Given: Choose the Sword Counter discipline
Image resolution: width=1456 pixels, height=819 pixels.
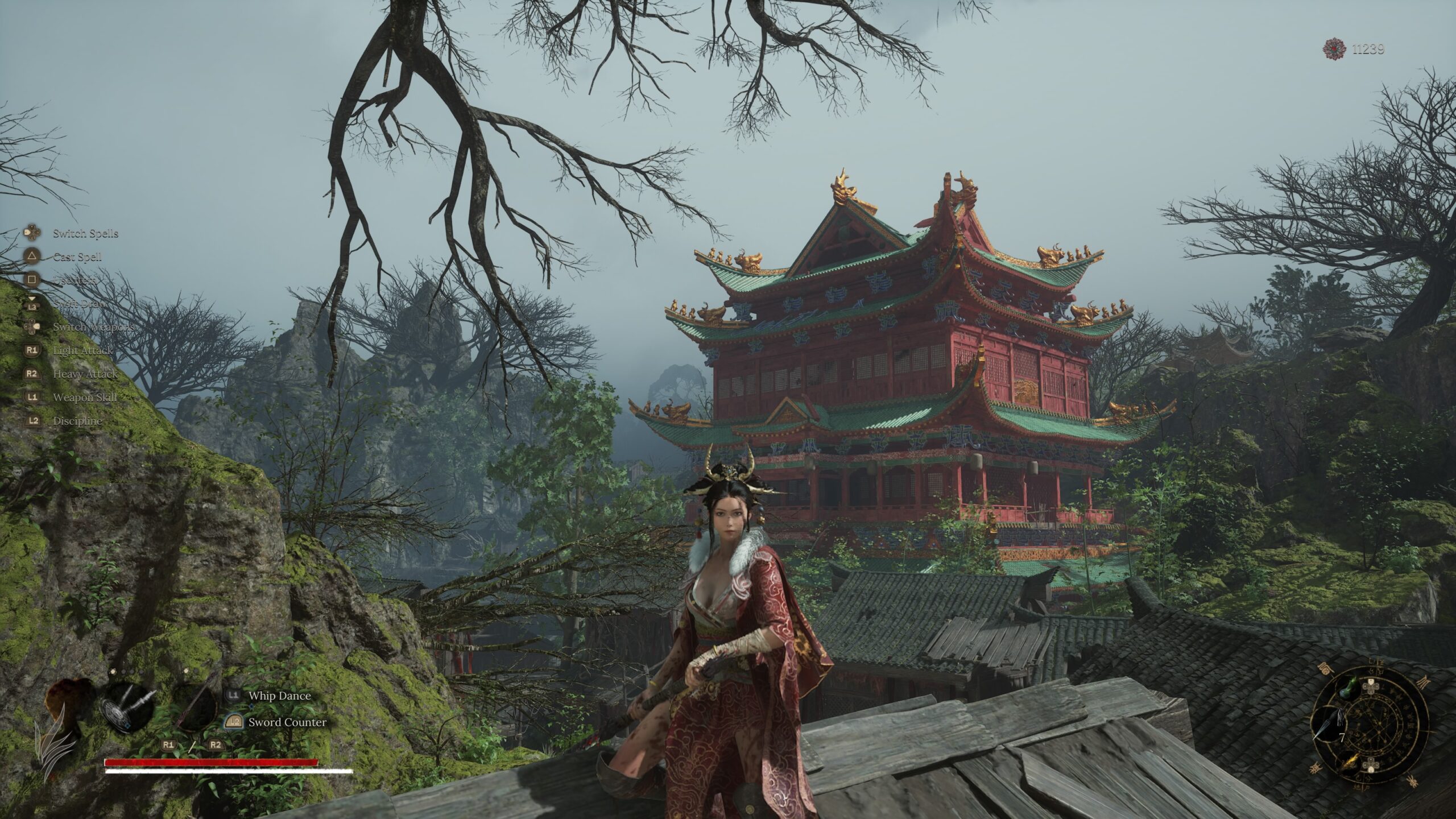Looking at the screenshot, I should coord(287,722).
